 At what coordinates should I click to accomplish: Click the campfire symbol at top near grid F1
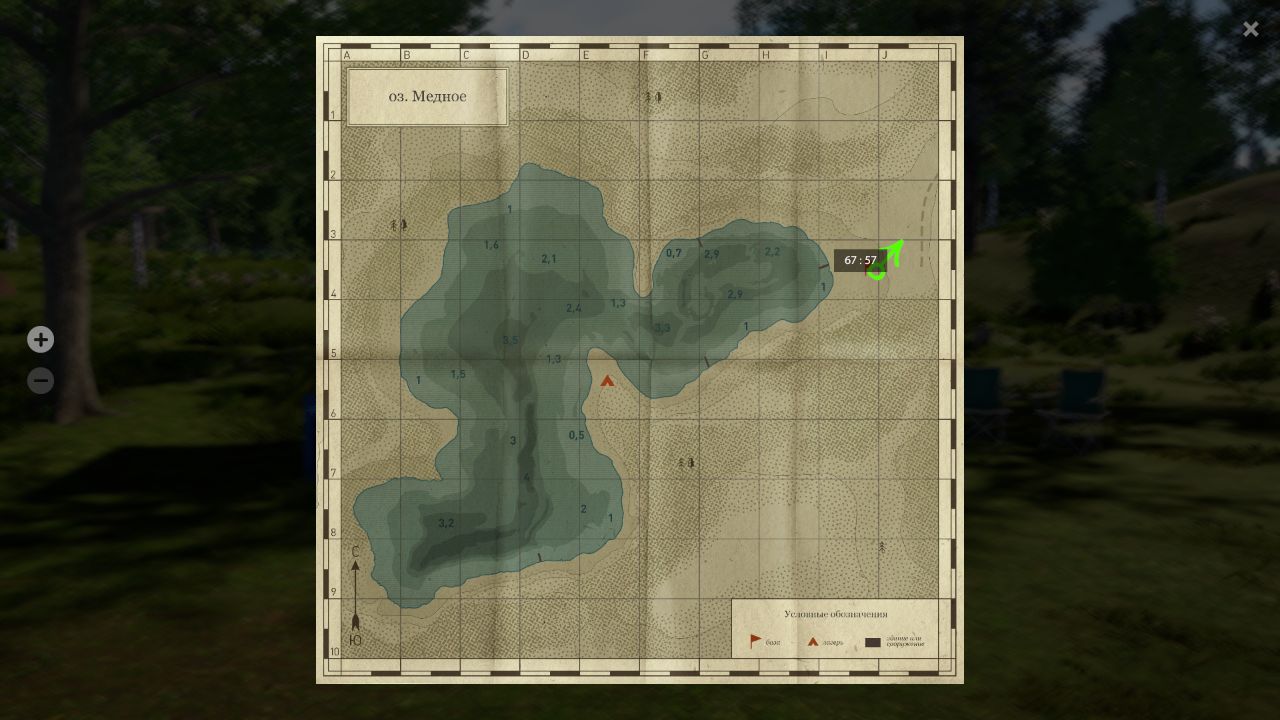(651, 95)
